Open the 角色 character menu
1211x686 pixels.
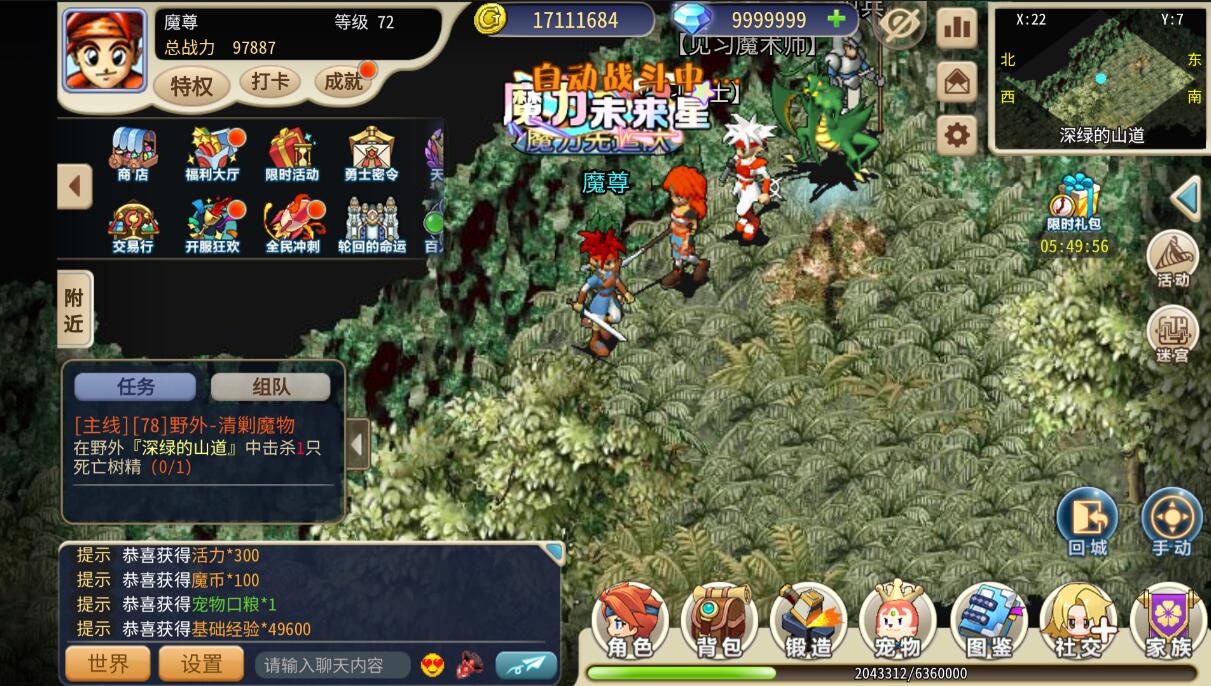click(630, 620)
